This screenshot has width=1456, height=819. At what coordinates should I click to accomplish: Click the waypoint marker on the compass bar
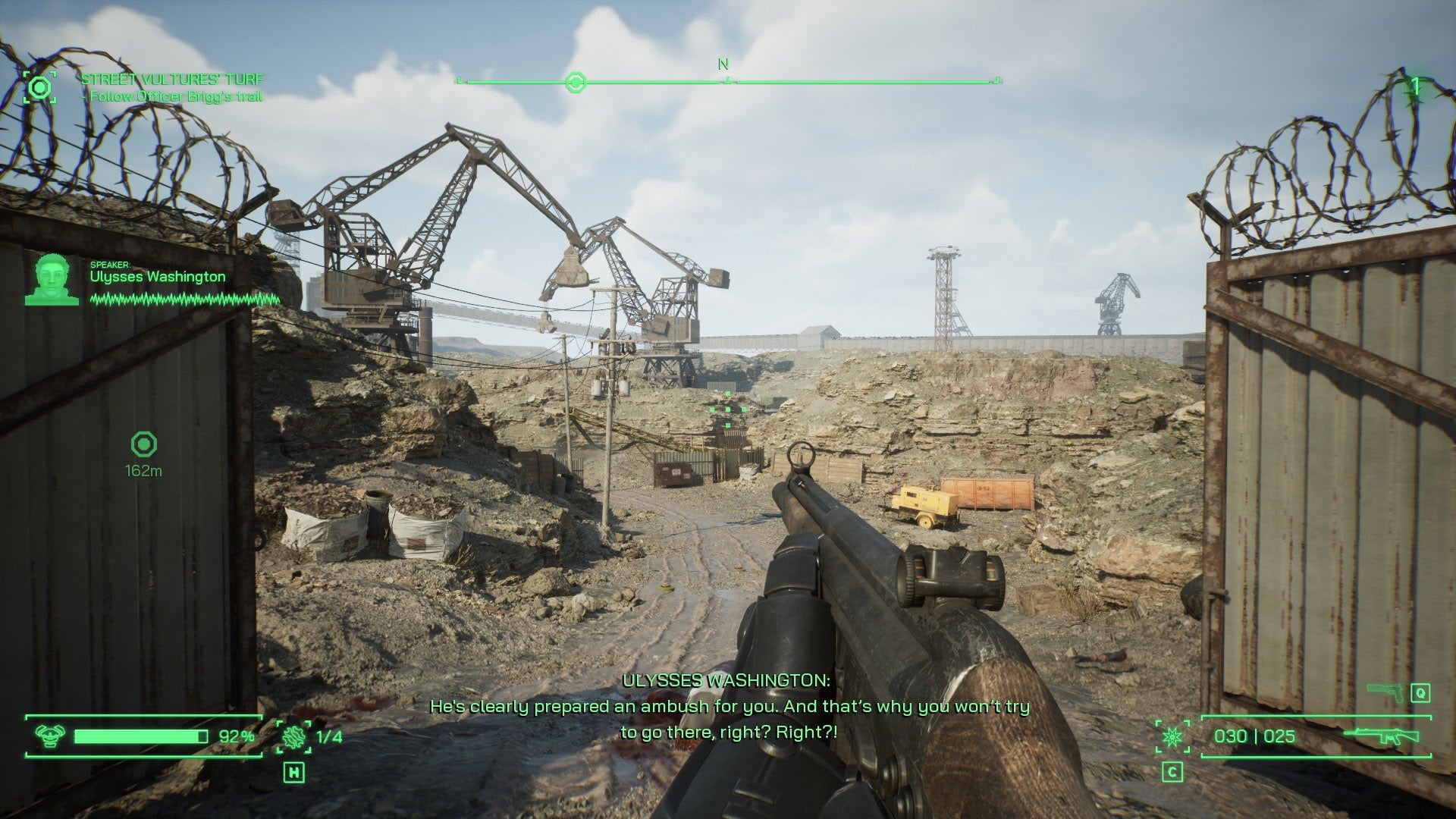577,83
